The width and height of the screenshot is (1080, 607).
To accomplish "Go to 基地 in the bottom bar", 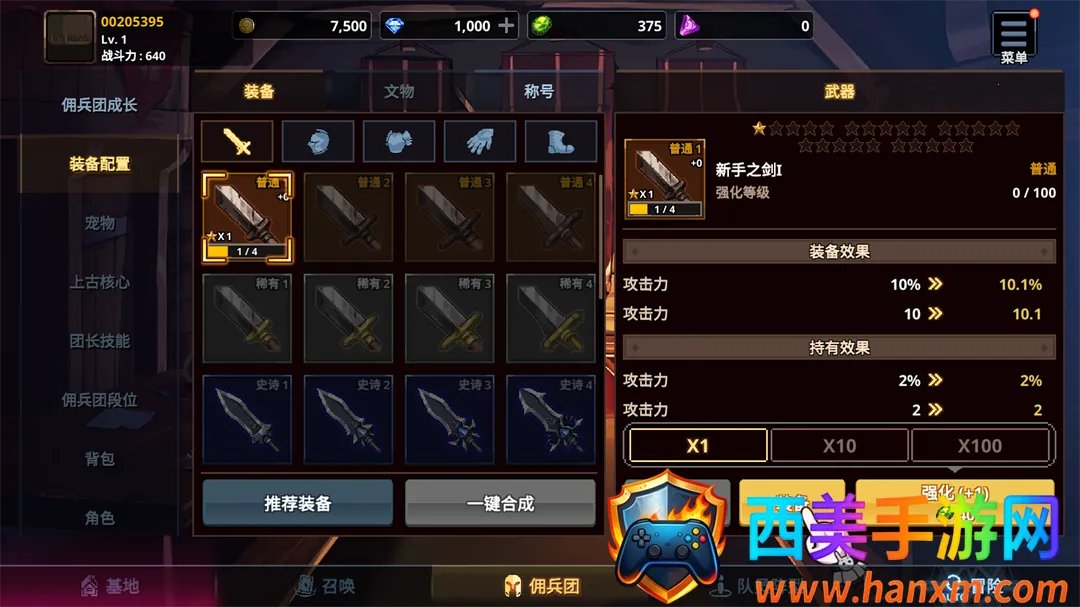I will 110,586.
